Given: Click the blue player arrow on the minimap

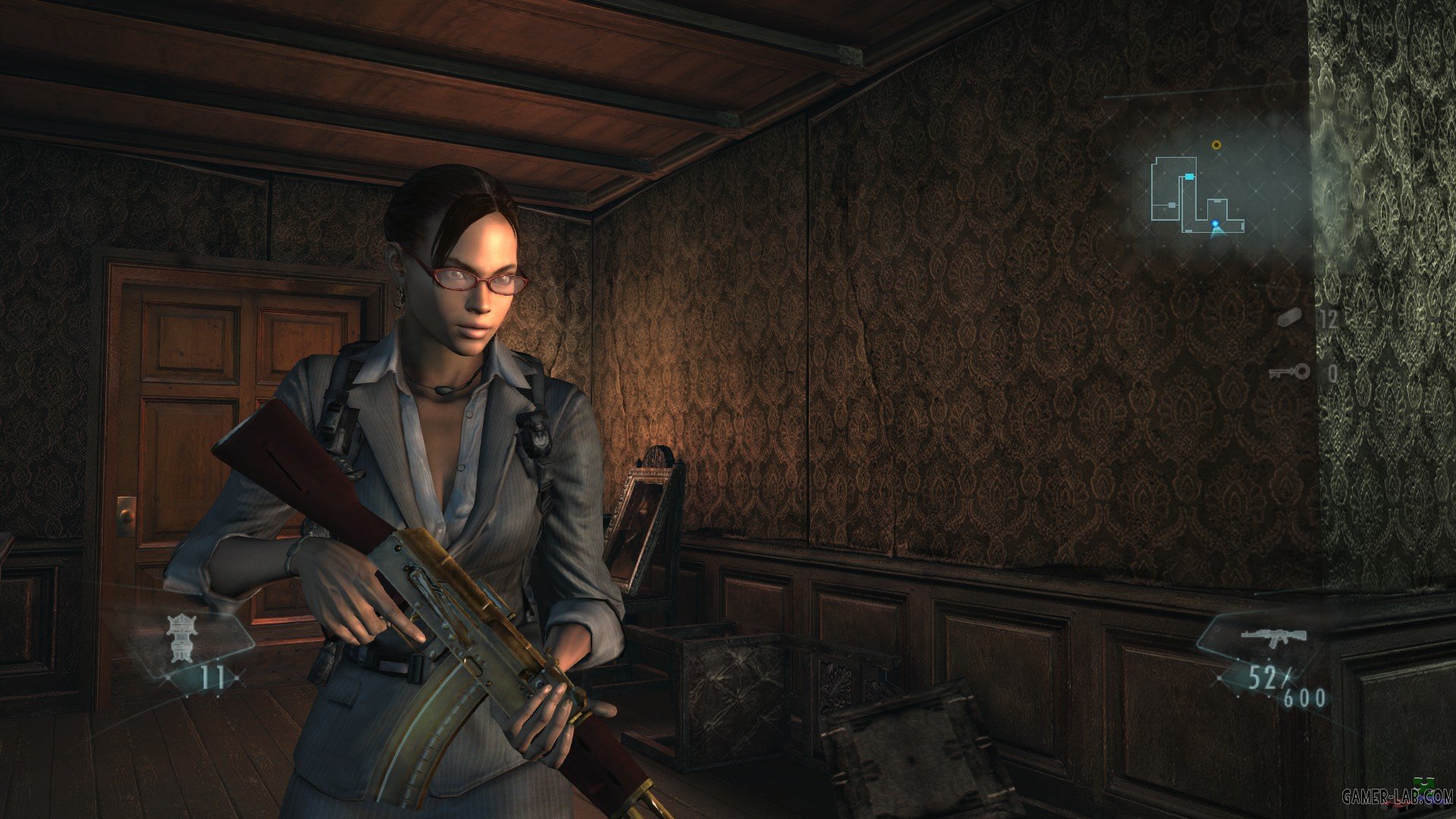Looking at the screenshot, I should tap(1215, 223).
